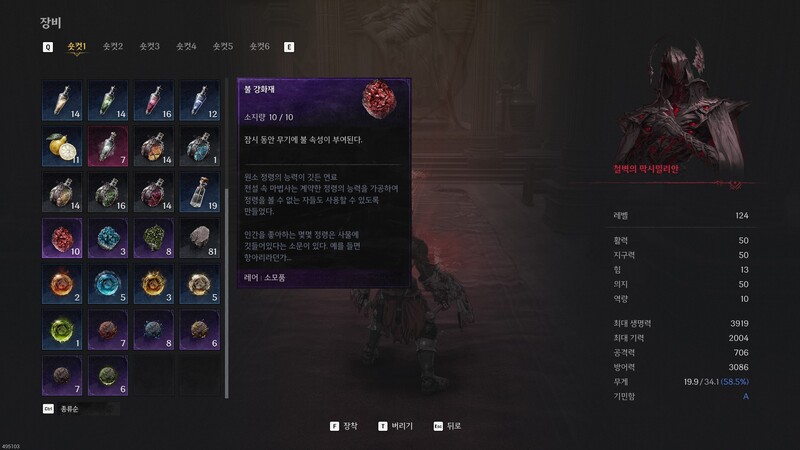Viewport: 800px width, 450px height.
Task: Select the green glowing orb with 1
Action: click(x=61, y=330)
